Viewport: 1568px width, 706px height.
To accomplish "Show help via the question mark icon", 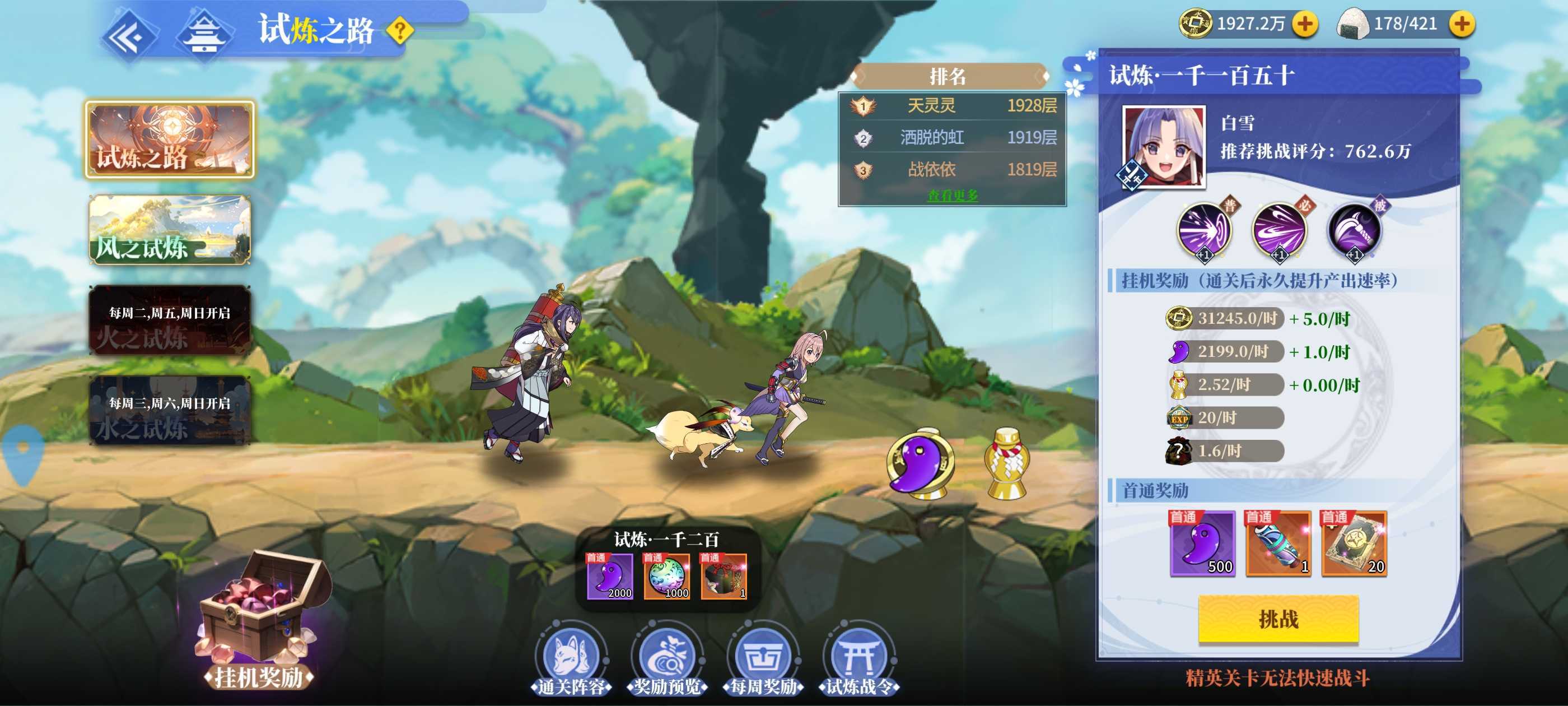I will 399,30.
